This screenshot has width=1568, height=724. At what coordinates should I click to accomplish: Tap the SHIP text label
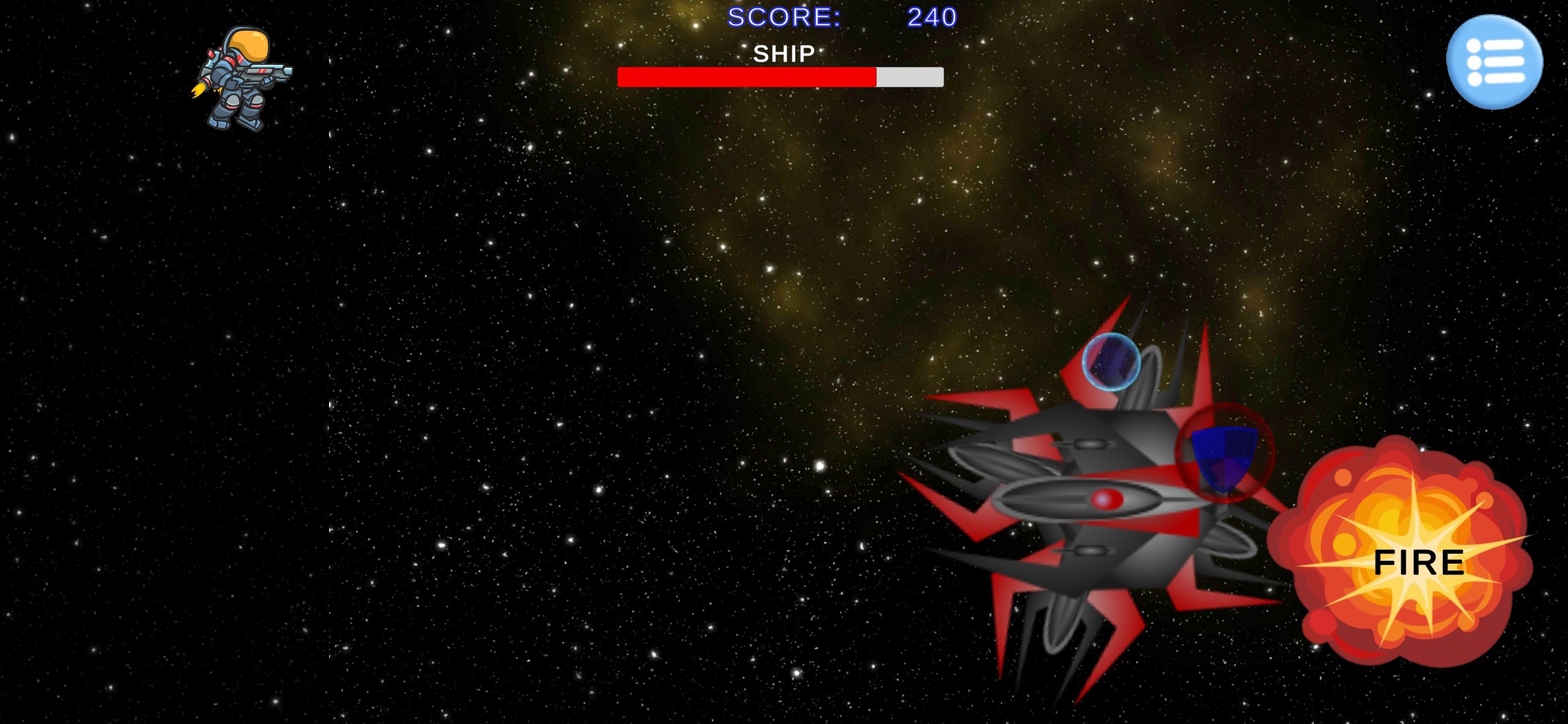click(x=784, y=54)
